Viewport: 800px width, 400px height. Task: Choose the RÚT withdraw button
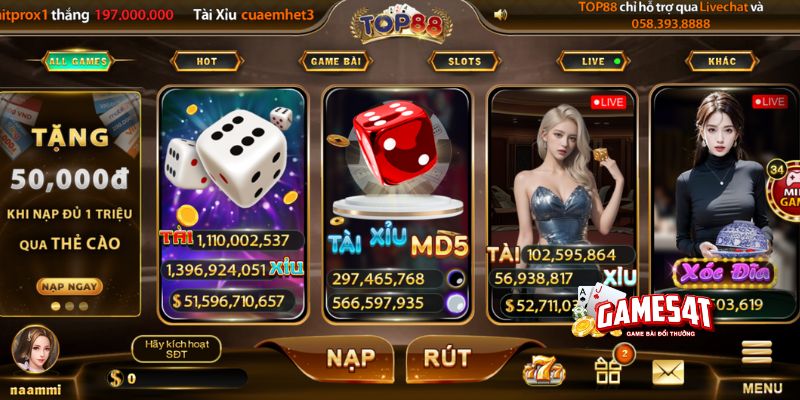tap(447, 358)
